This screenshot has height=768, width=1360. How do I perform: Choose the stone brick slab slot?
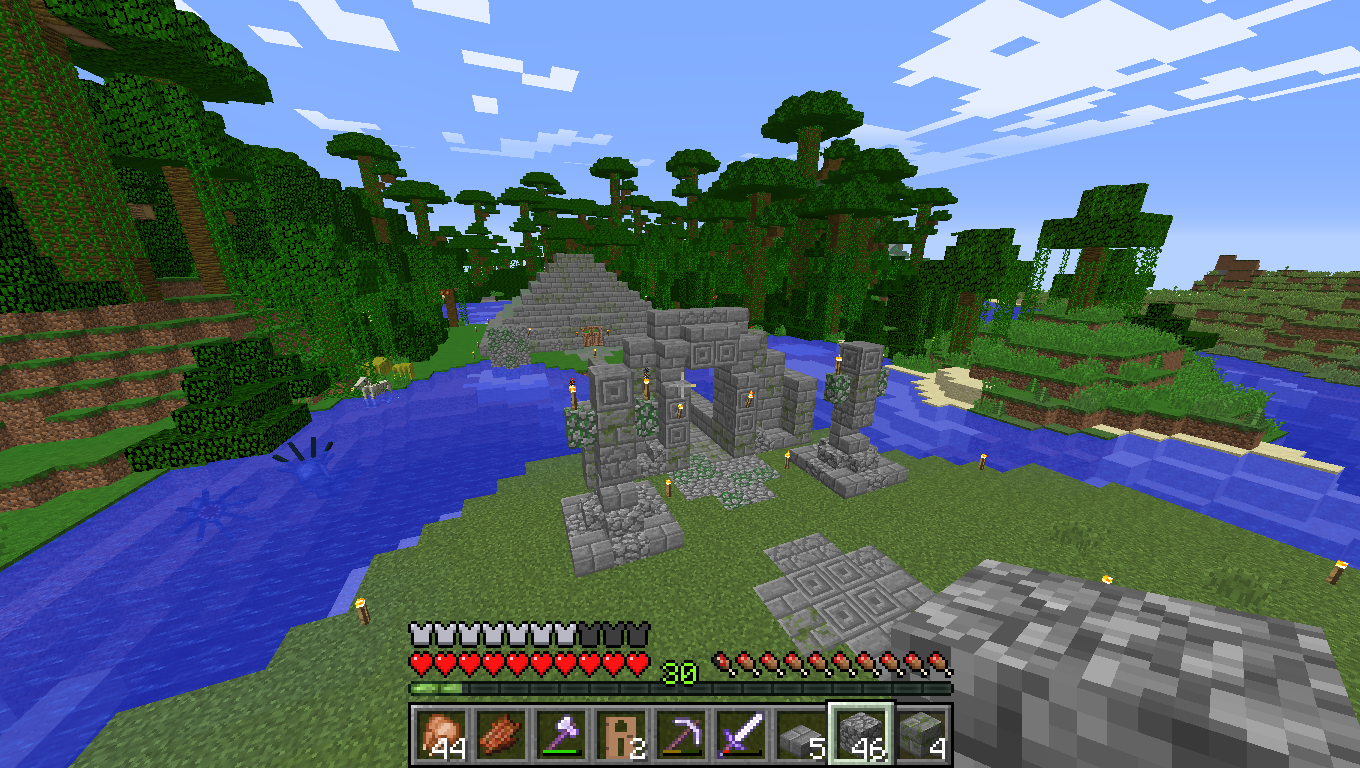pyautogui.click(x=800, y=735)
